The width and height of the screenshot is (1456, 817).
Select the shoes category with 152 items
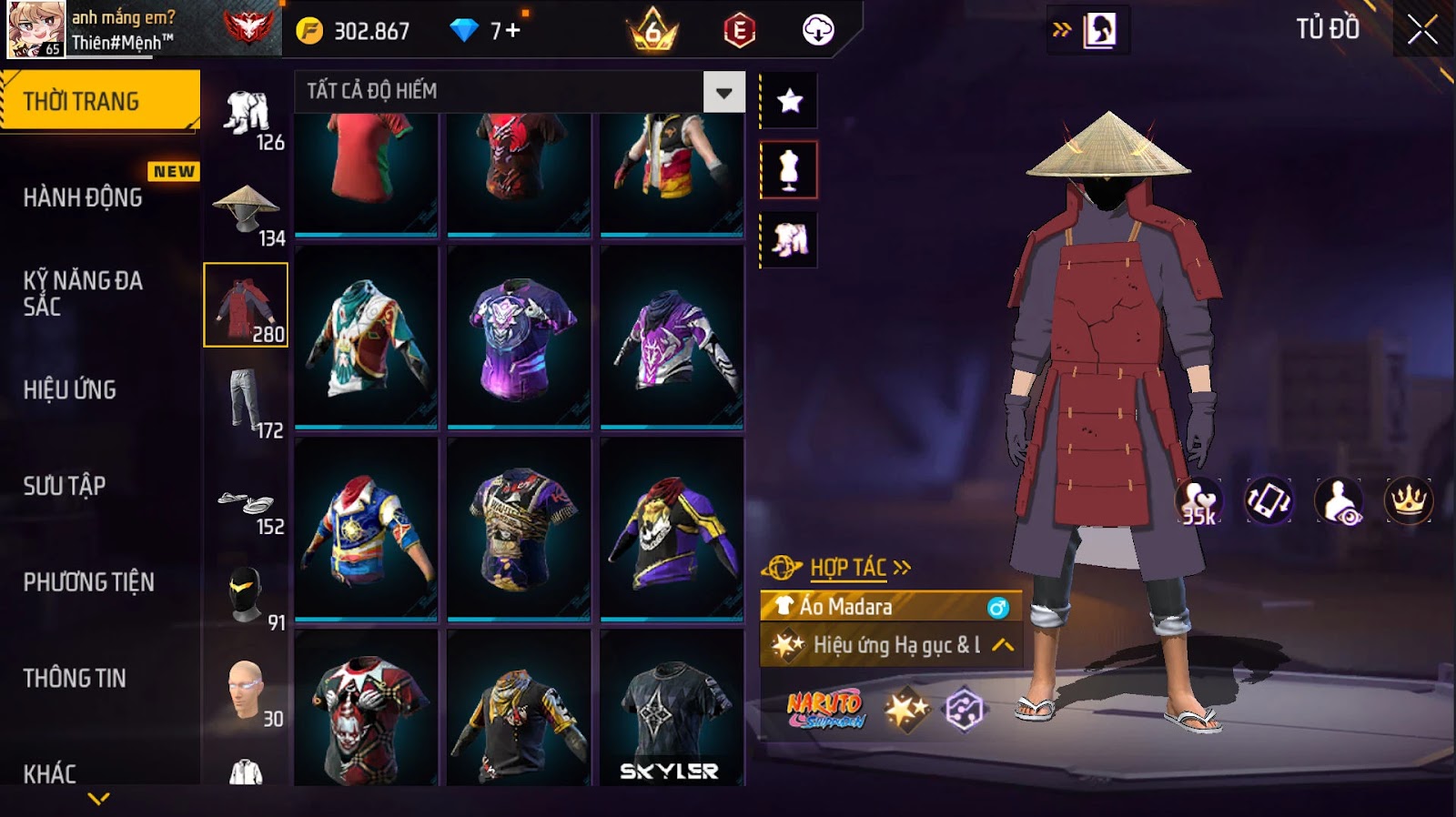click(x=246, y=505)
